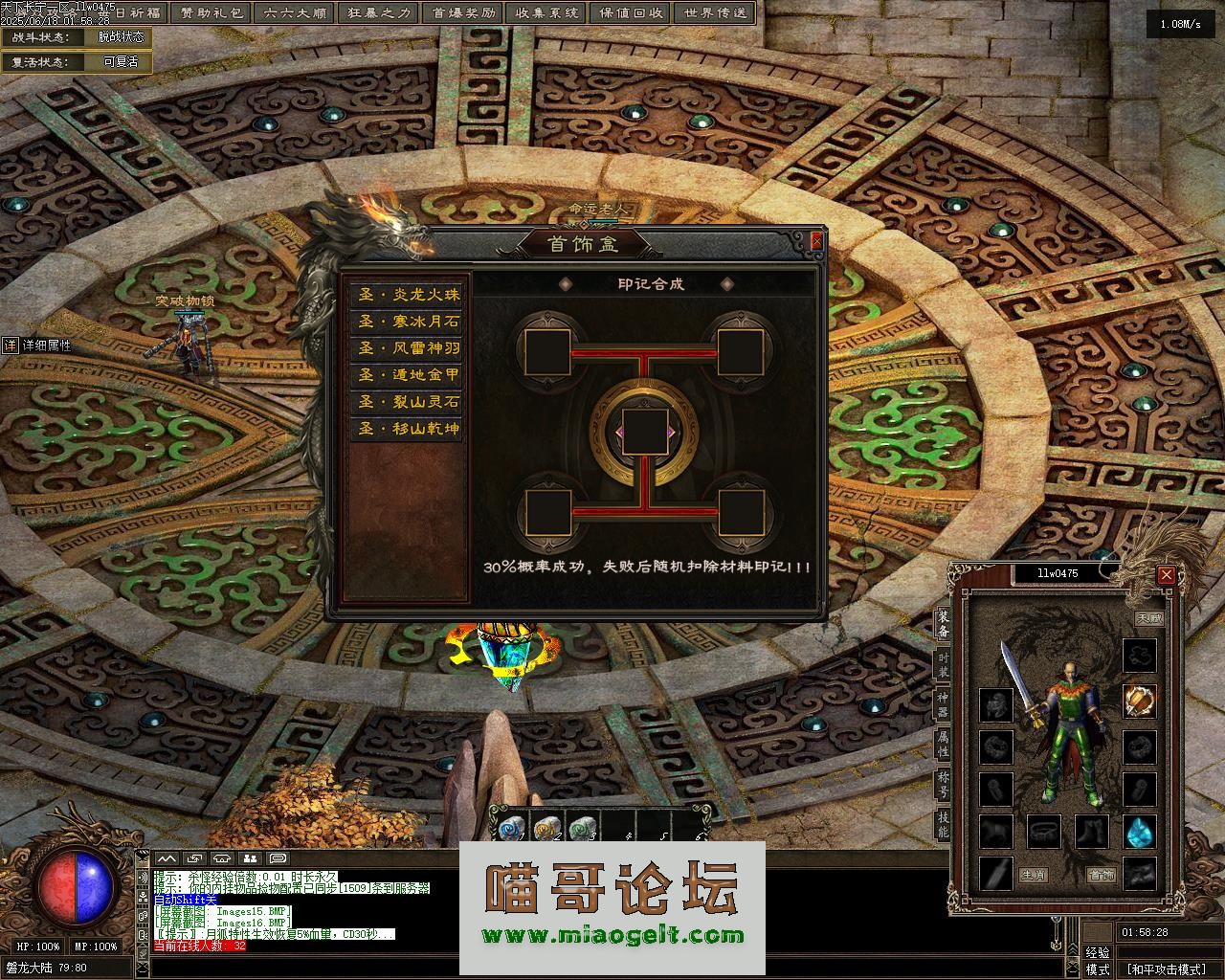Close the 首饰盒 jewelry box window
Screen dimensions: 1225x980
tap(816, 242)
